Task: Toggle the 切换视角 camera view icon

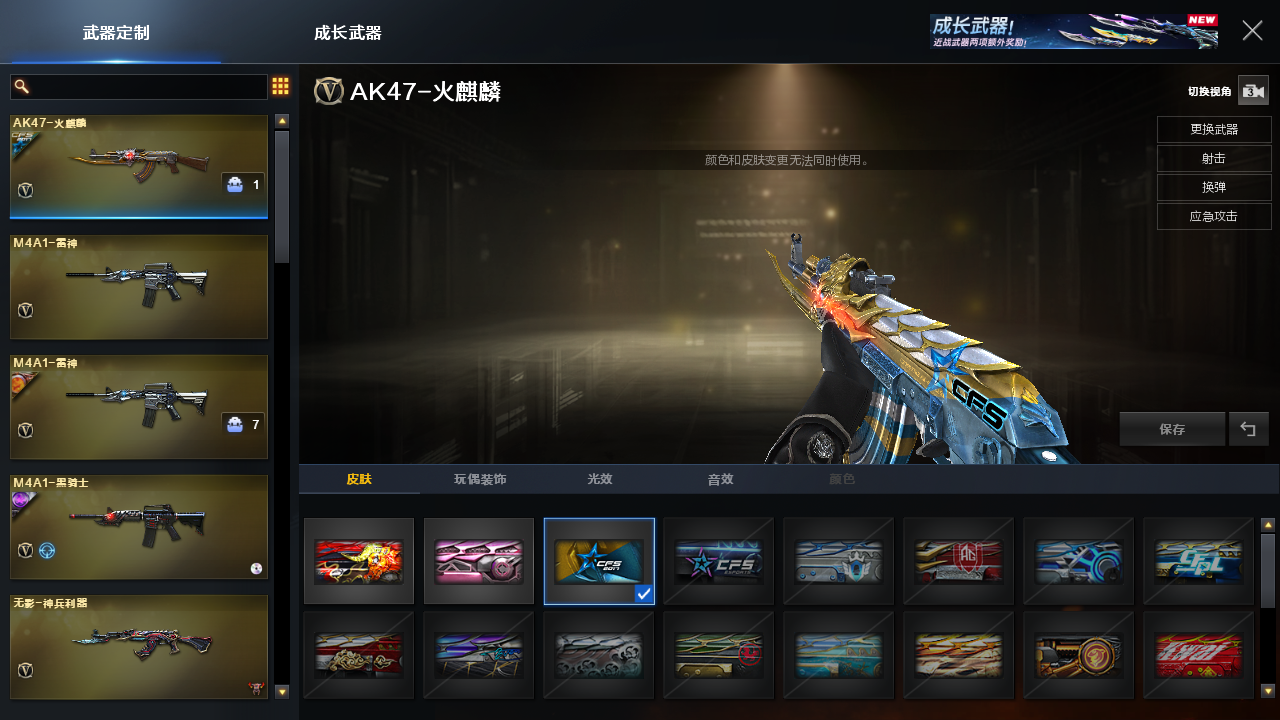Action: coord(1253,91)
